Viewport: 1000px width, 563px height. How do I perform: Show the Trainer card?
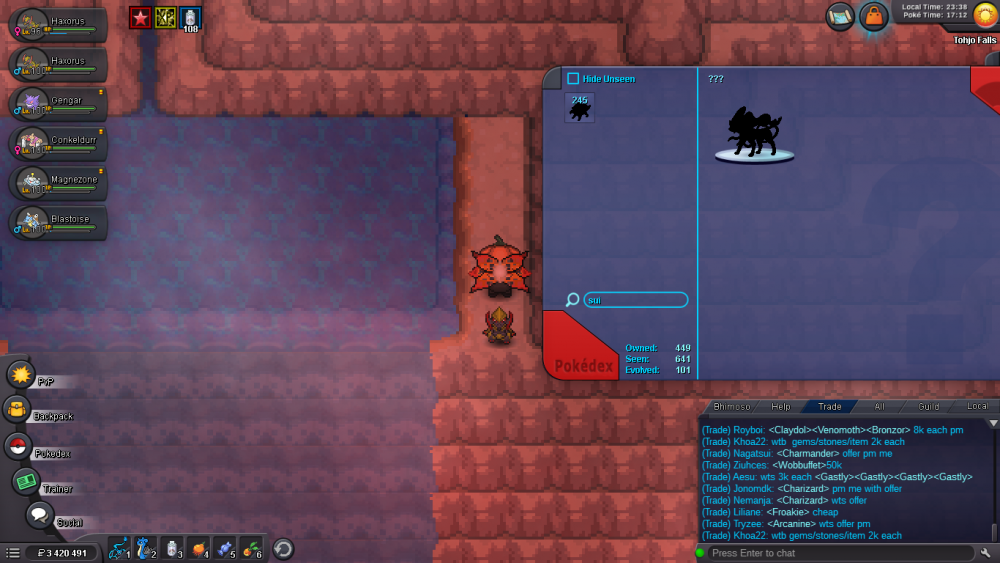point(27,481)
